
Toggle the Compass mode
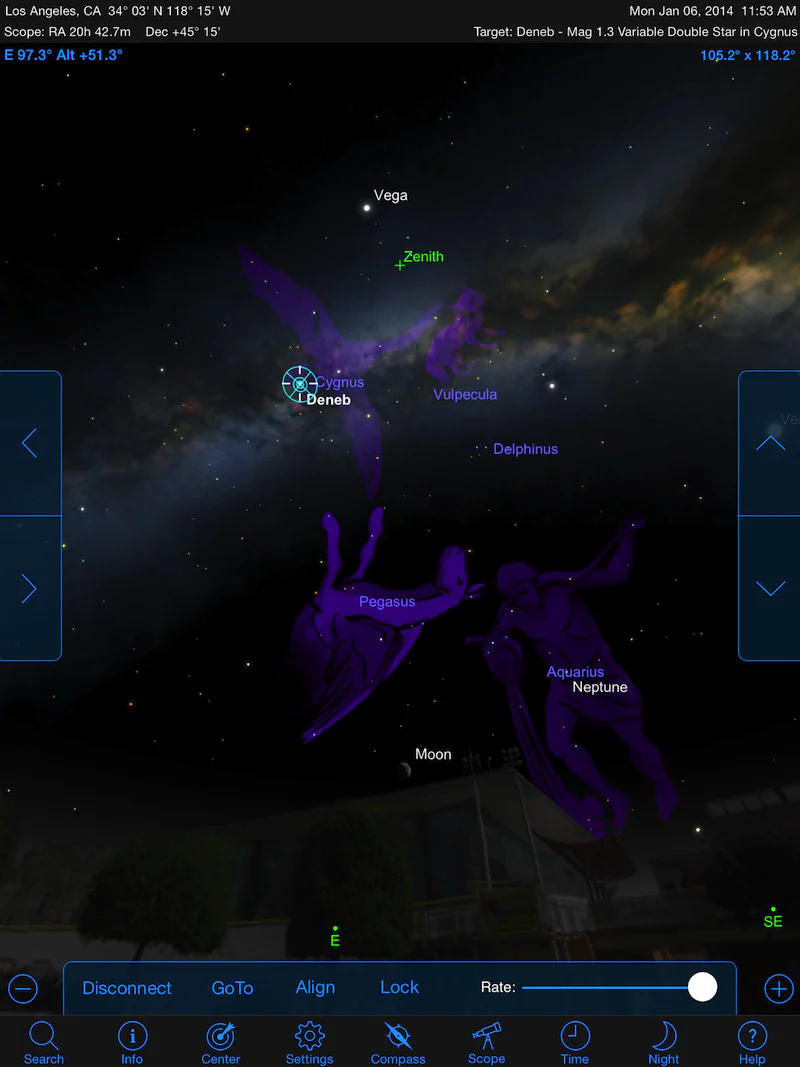pyautogui.click(x=398, y=1042)
